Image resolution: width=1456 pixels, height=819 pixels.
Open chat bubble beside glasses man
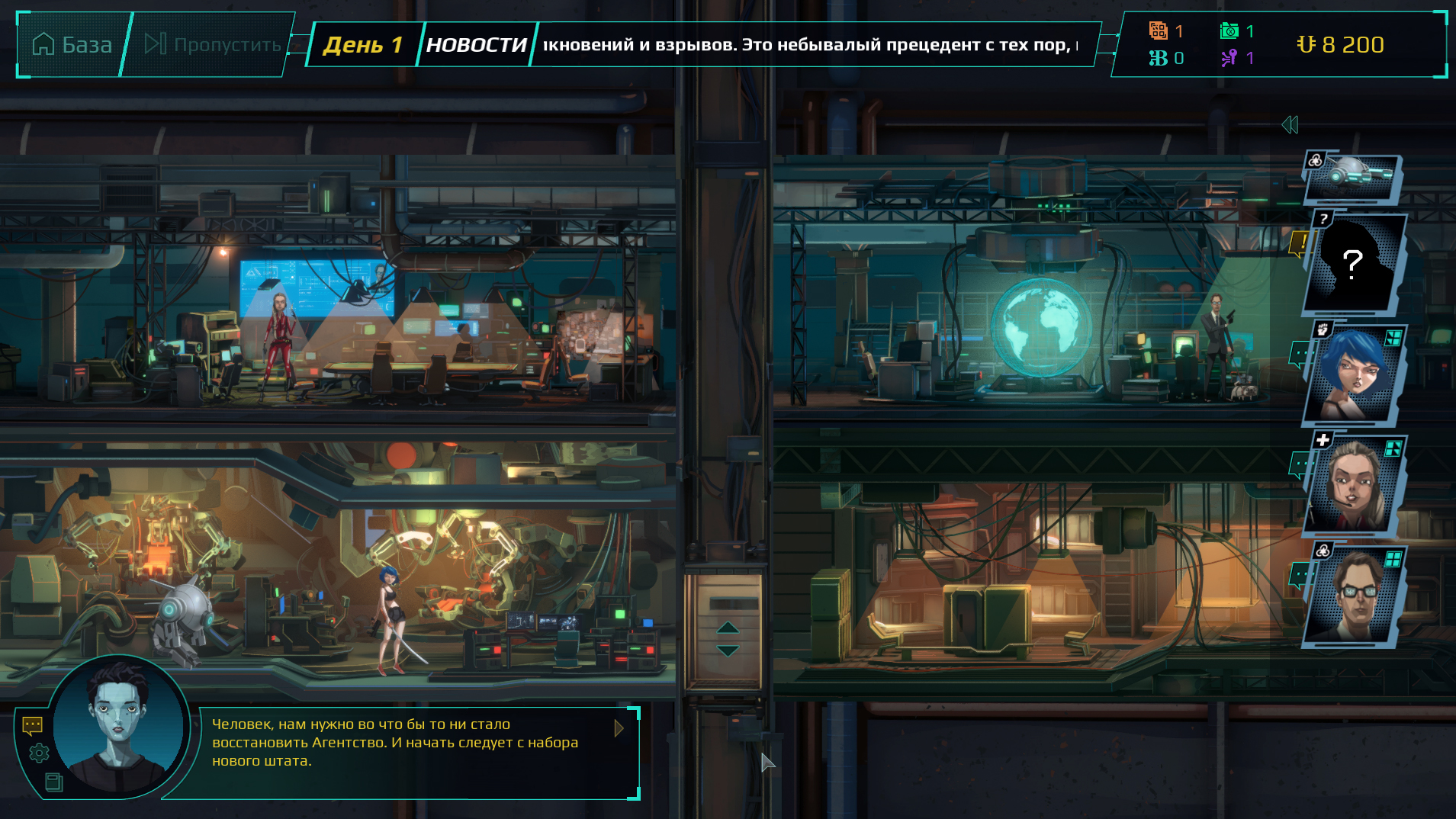(x=1299, y=575)
